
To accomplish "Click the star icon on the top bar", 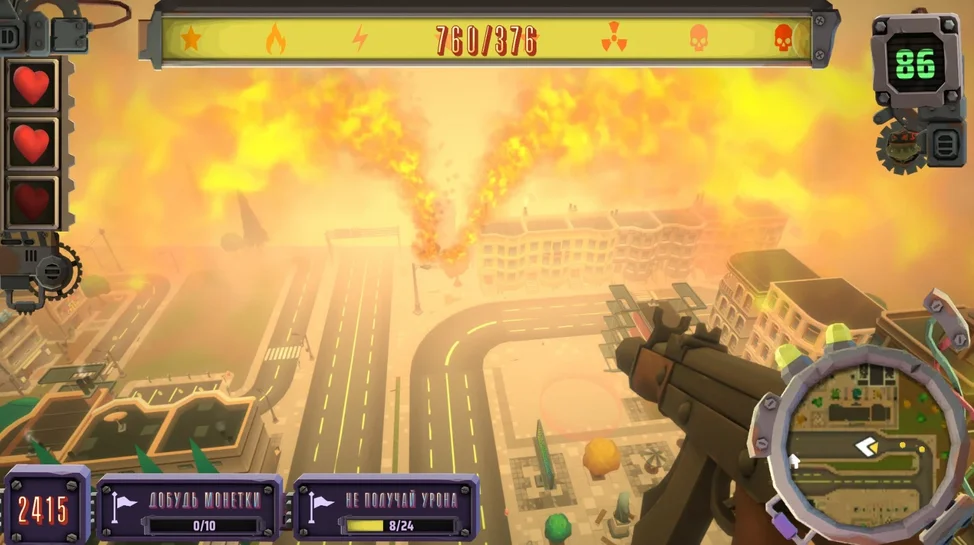I will tap(190, 40).
